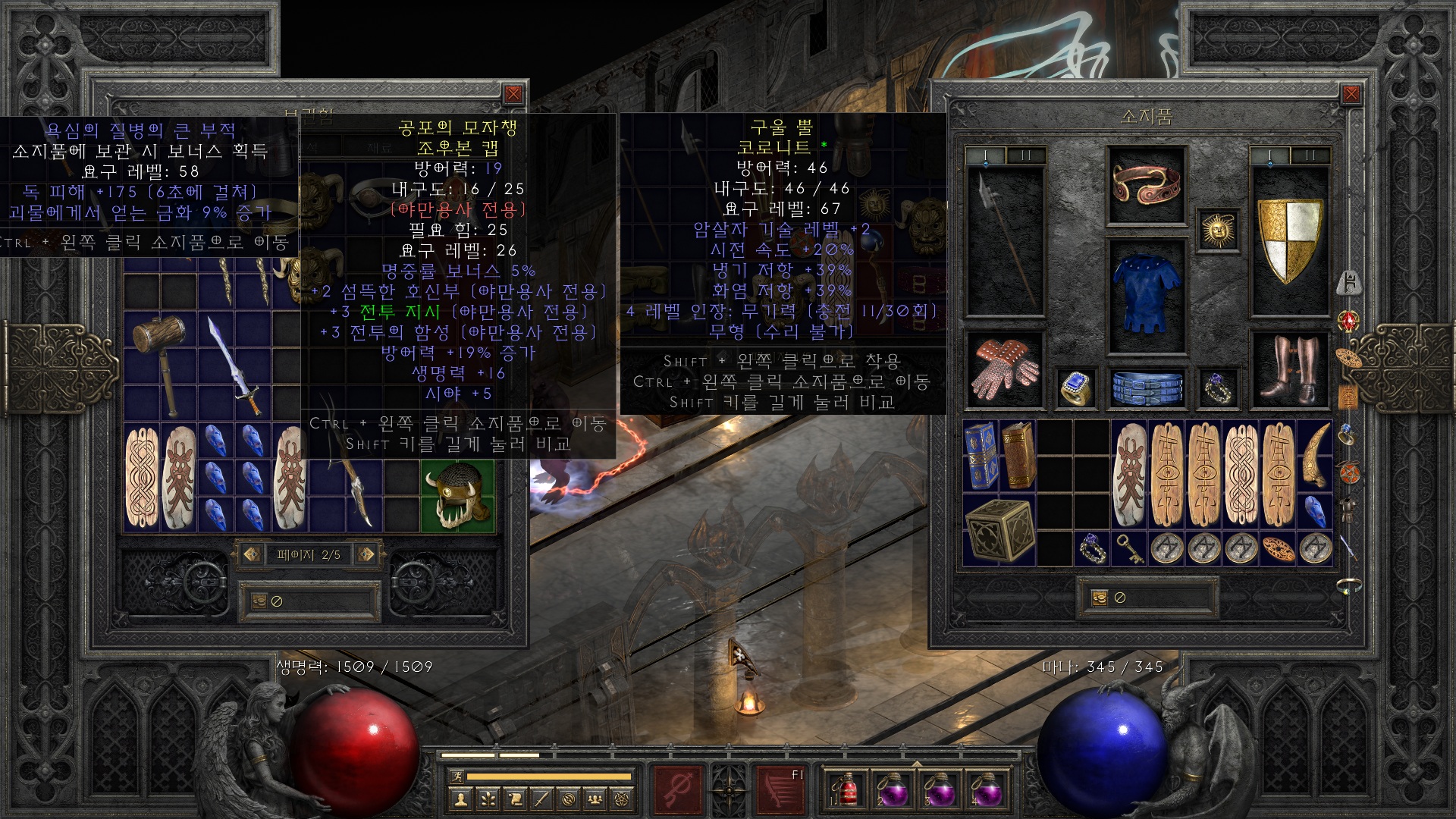
Task: Select the equipped spear weapon slot
Action: [1005, 240]
